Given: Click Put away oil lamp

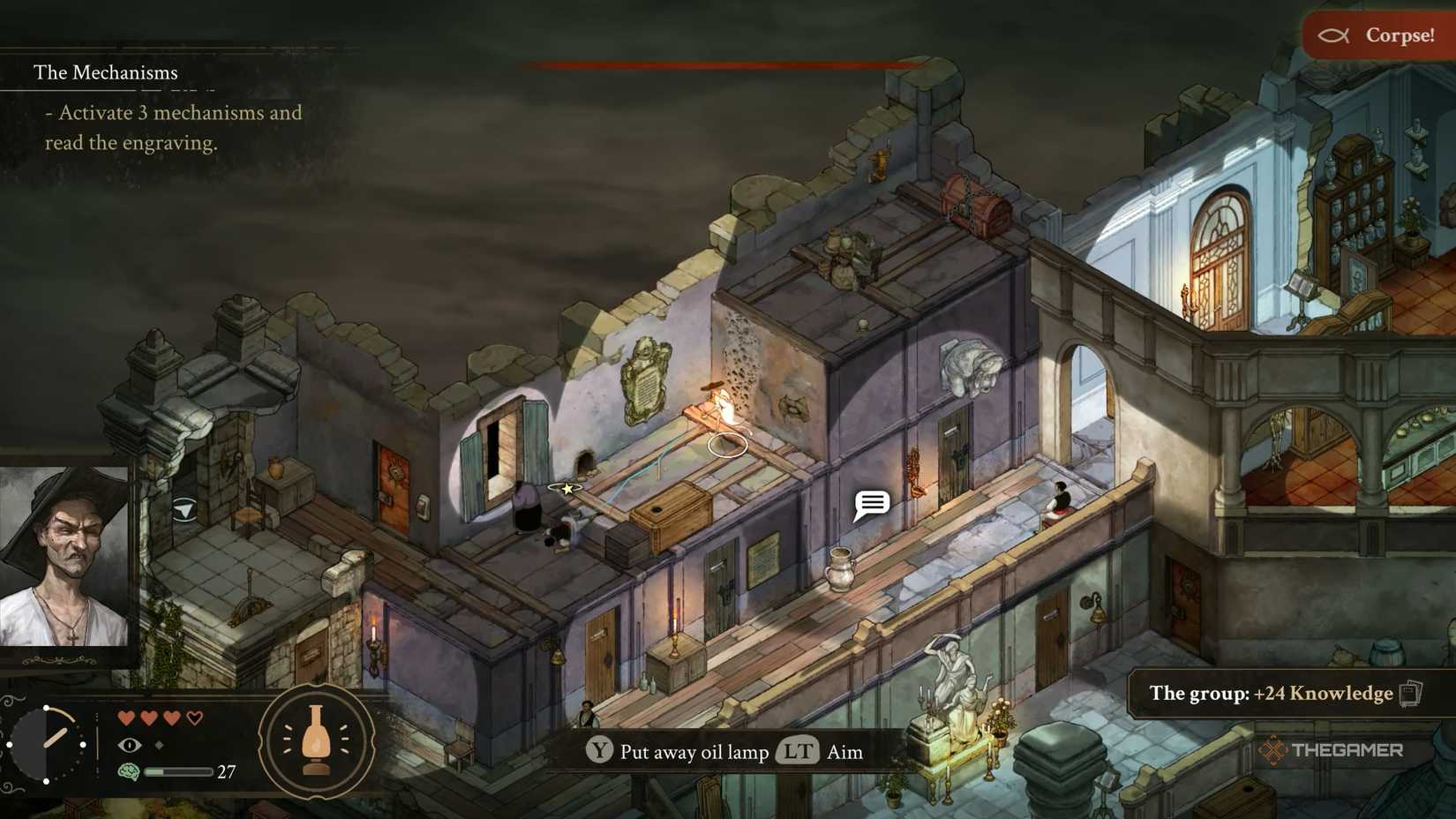Looking at the screenshot, I should [x=693, y=752].
